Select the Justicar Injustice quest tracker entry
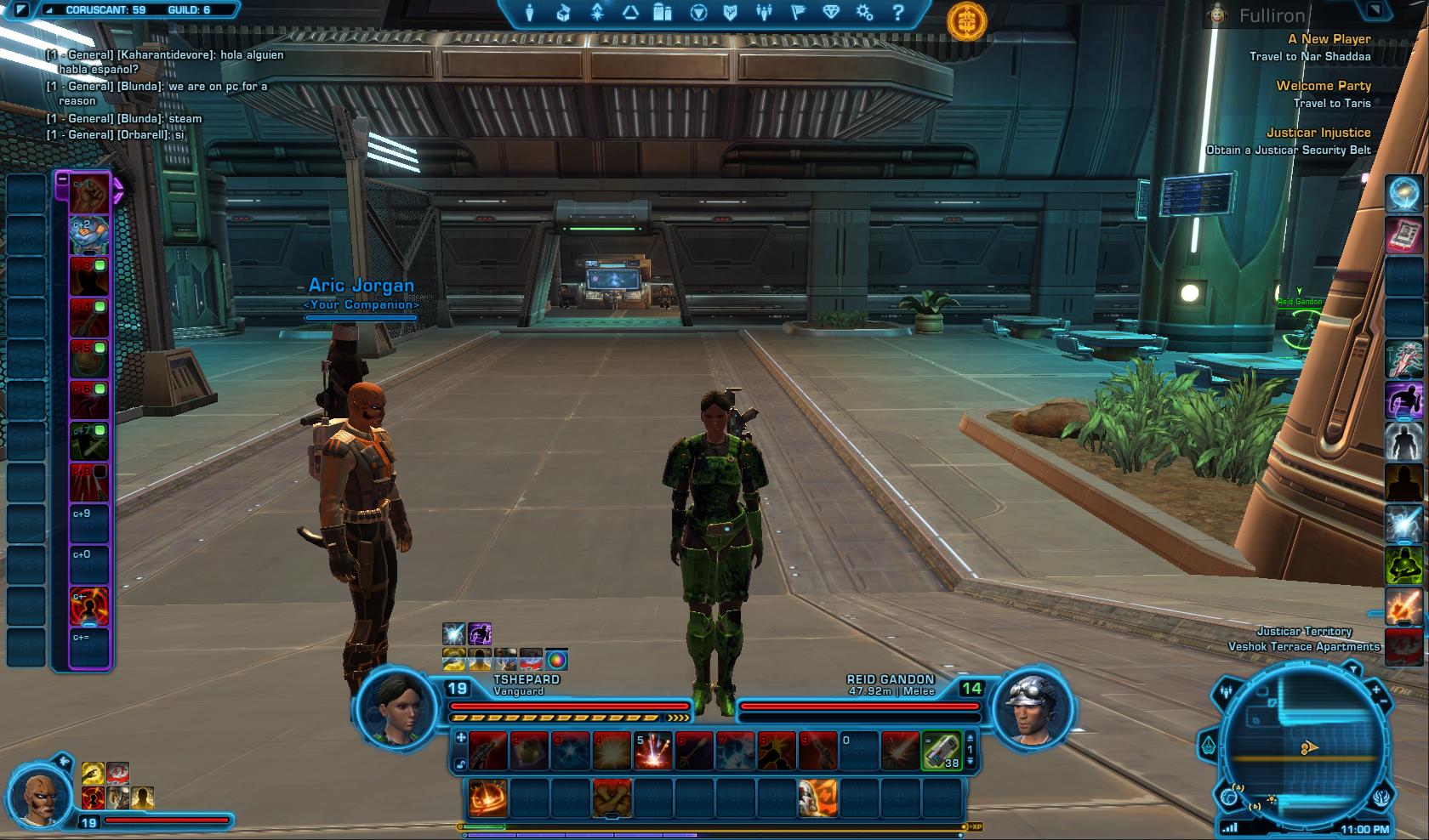Viewport: 1429px width, 840px height. tap(1318, 133)
